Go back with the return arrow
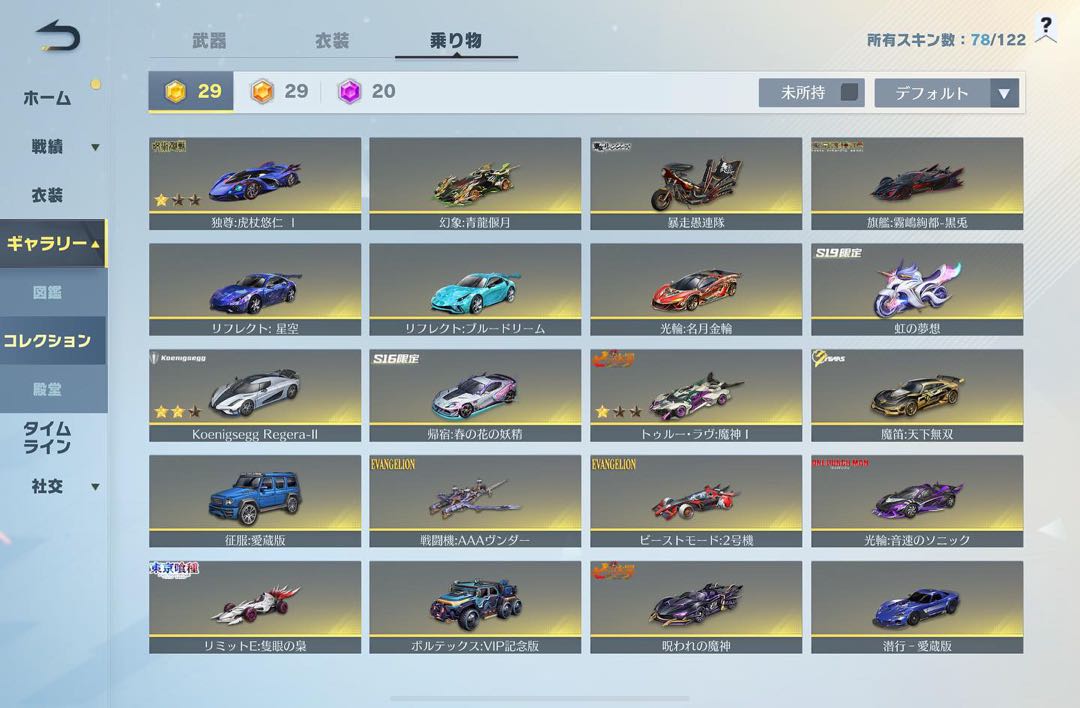The width and height of the screenshot is (1080, 708). coord(57,37)
